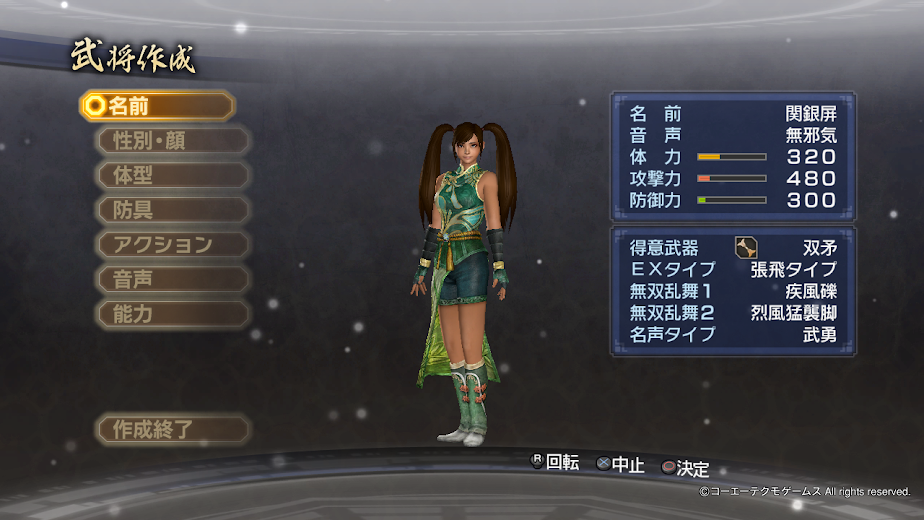Open the 性別・顔 (Gender/Face) option
The image size is (924, 520).
tap(171, 141)
